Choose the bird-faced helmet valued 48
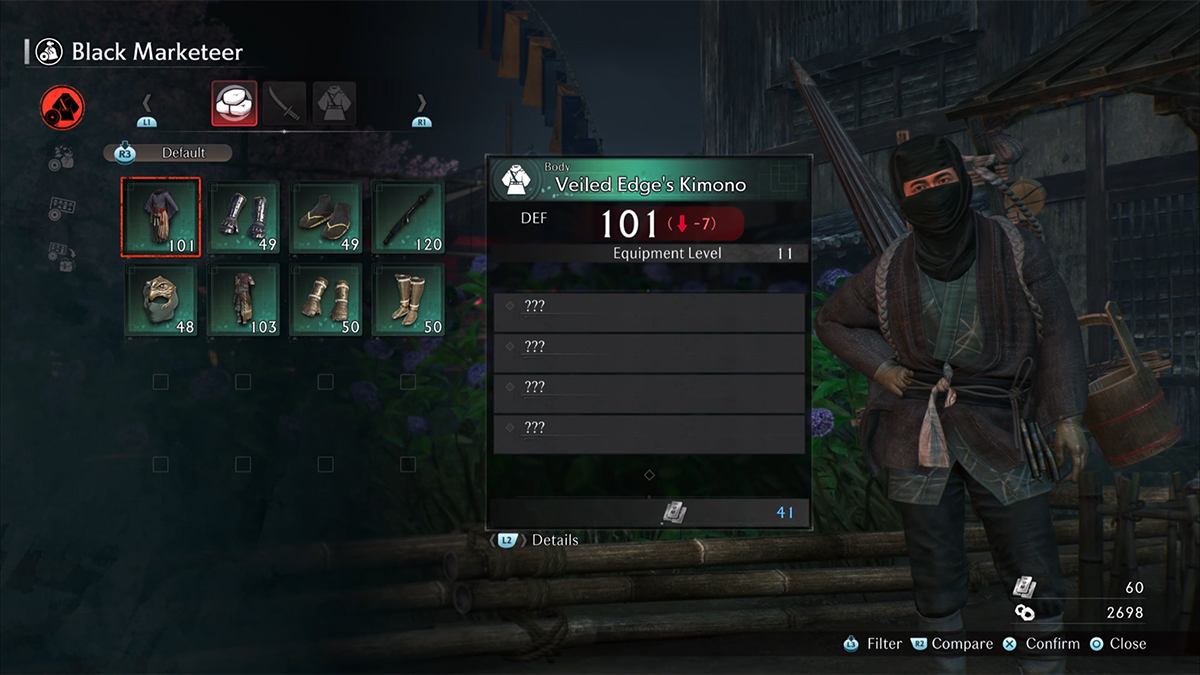Viewport: 1200px width, 675px height. point(161,299)
